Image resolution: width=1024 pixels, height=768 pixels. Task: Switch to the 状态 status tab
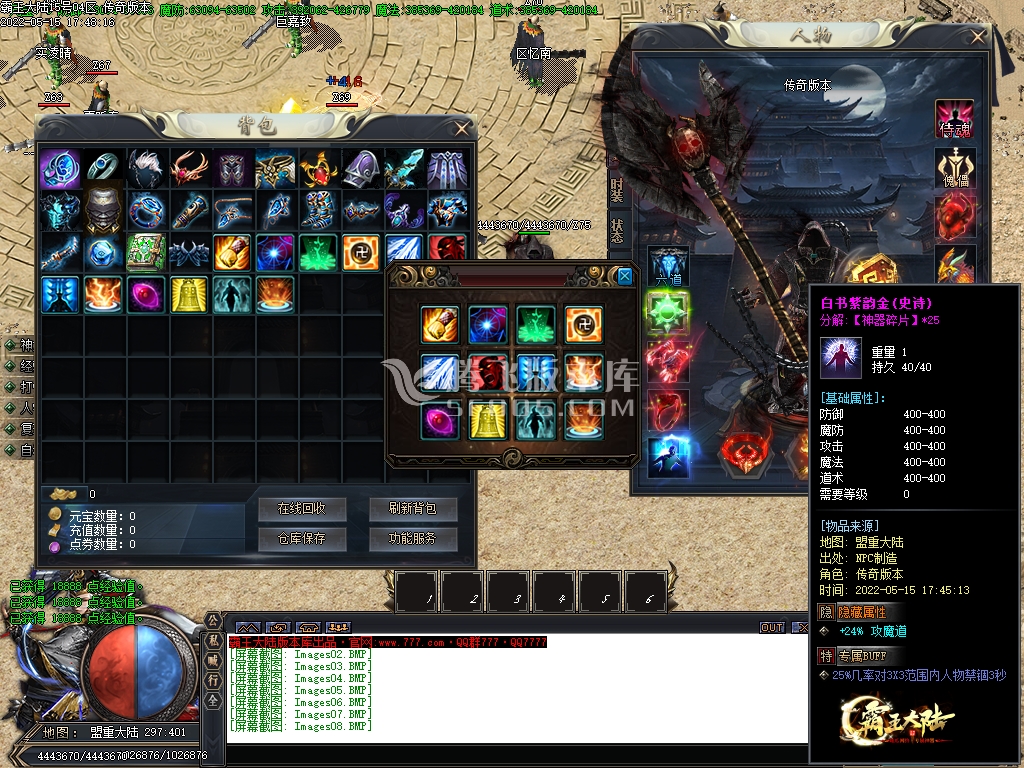[x=617, y=230]
